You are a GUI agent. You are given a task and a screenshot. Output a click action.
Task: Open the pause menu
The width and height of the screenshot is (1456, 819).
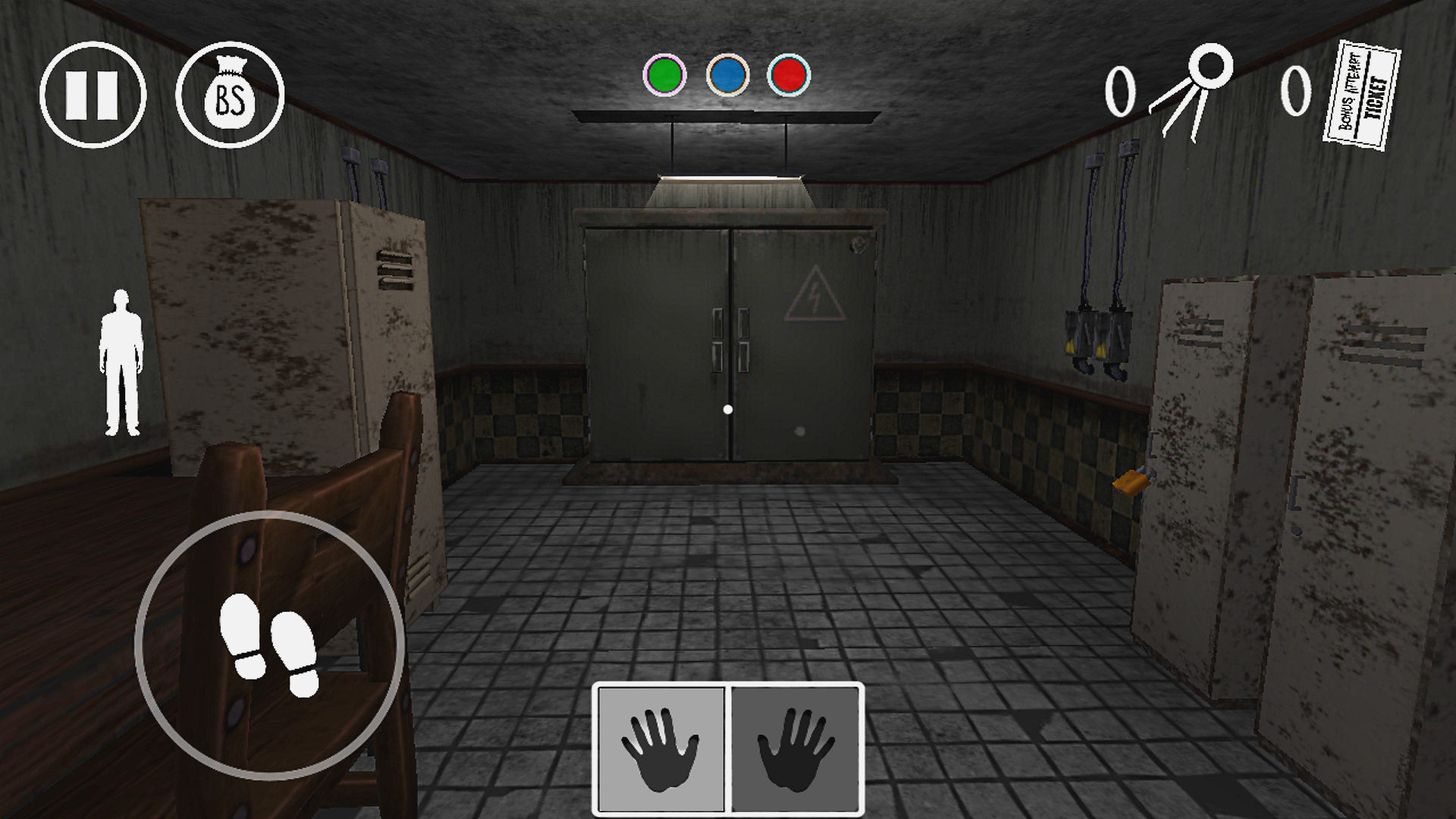click(91, 95)
